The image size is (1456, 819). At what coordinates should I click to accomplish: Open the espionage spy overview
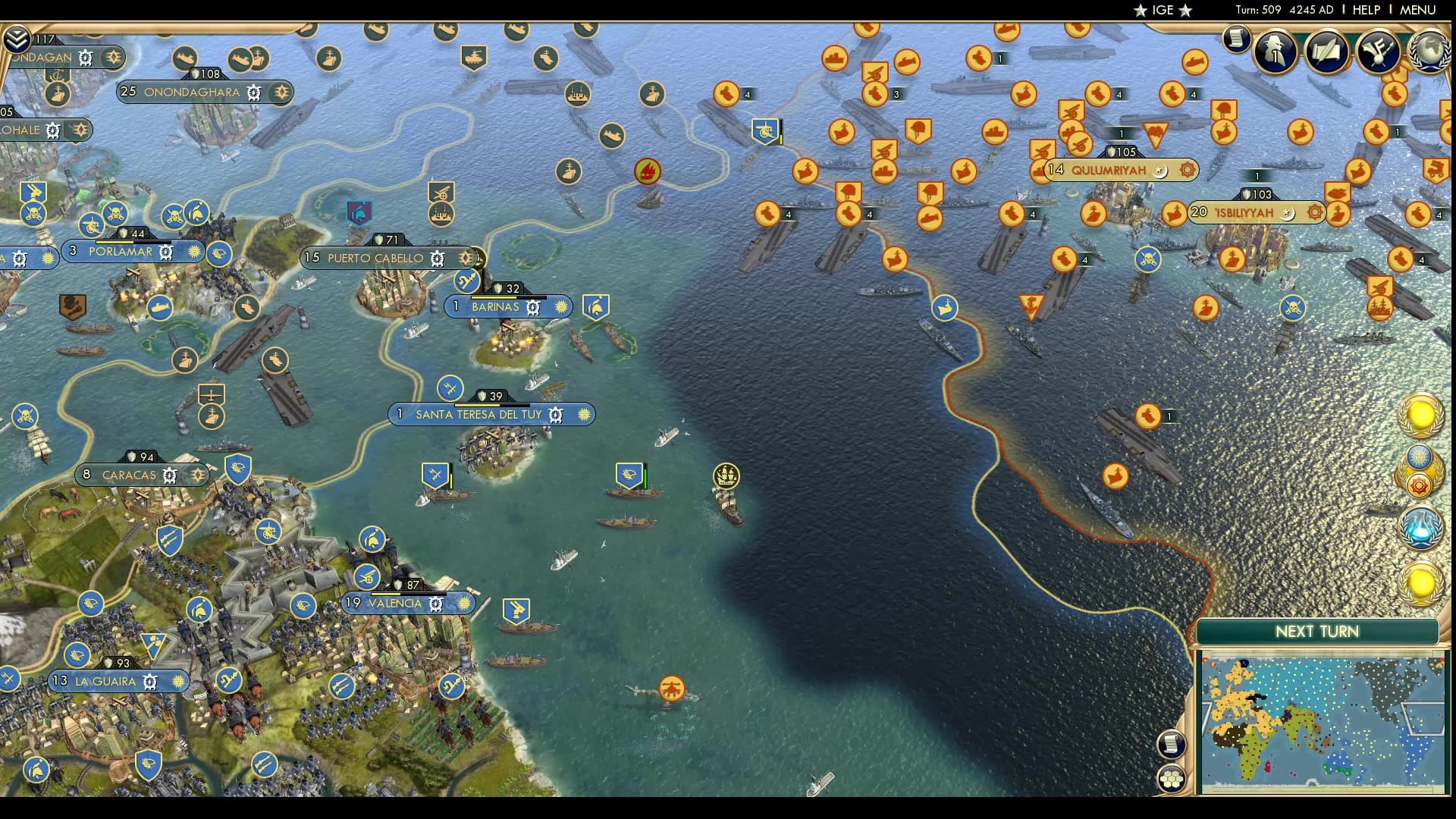(1275, 52)
